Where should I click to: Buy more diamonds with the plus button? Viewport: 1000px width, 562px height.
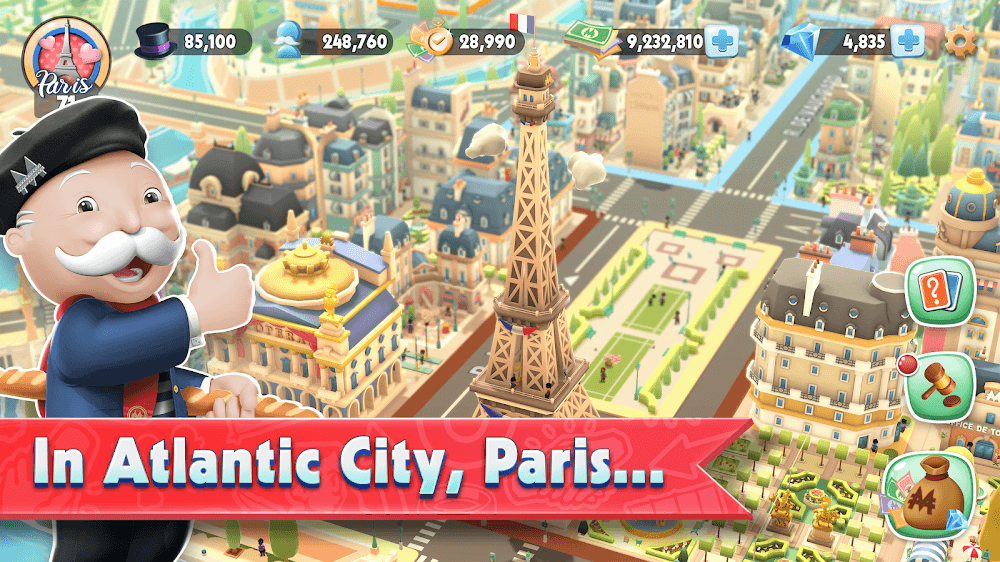click(x=908, y=42)
